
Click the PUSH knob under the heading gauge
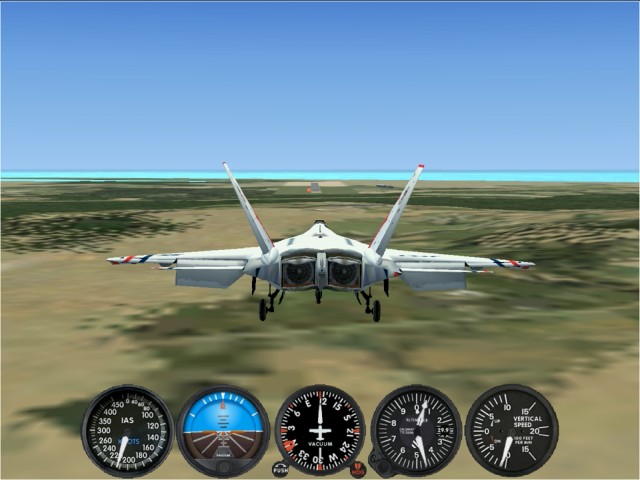281,469
